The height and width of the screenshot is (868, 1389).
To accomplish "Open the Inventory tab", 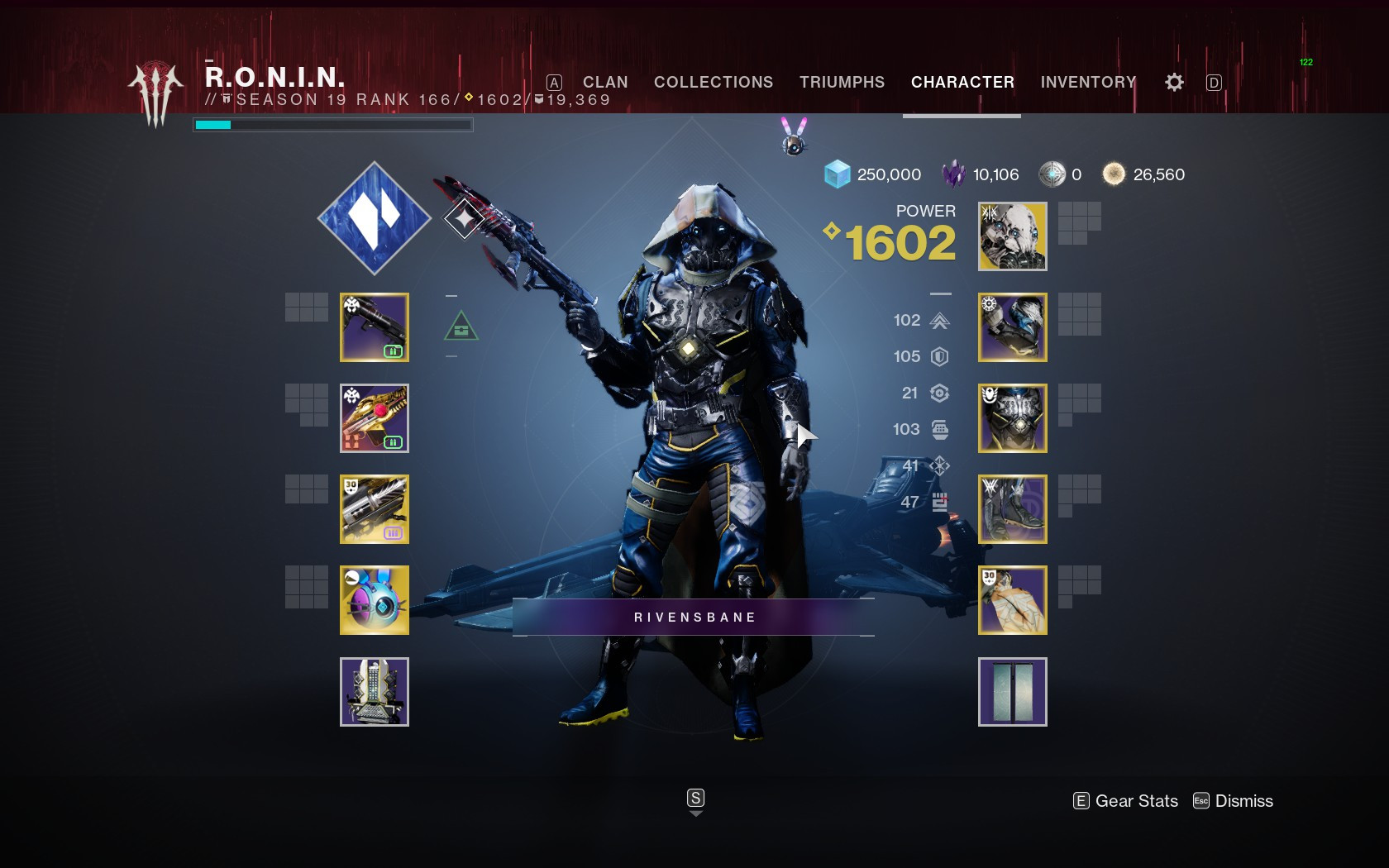I will (1088, 82).
